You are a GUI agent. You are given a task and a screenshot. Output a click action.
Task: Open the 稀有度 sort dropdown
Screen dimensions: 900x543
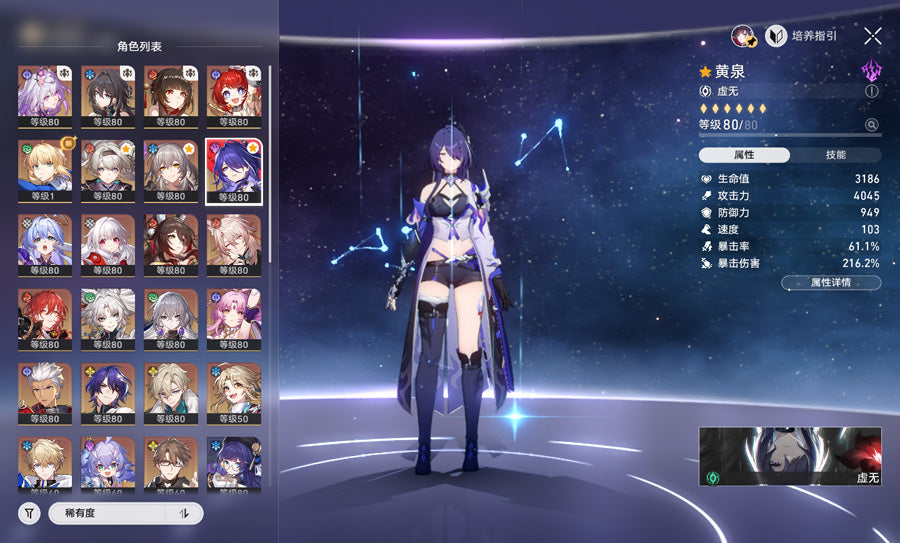coord(111,513)
